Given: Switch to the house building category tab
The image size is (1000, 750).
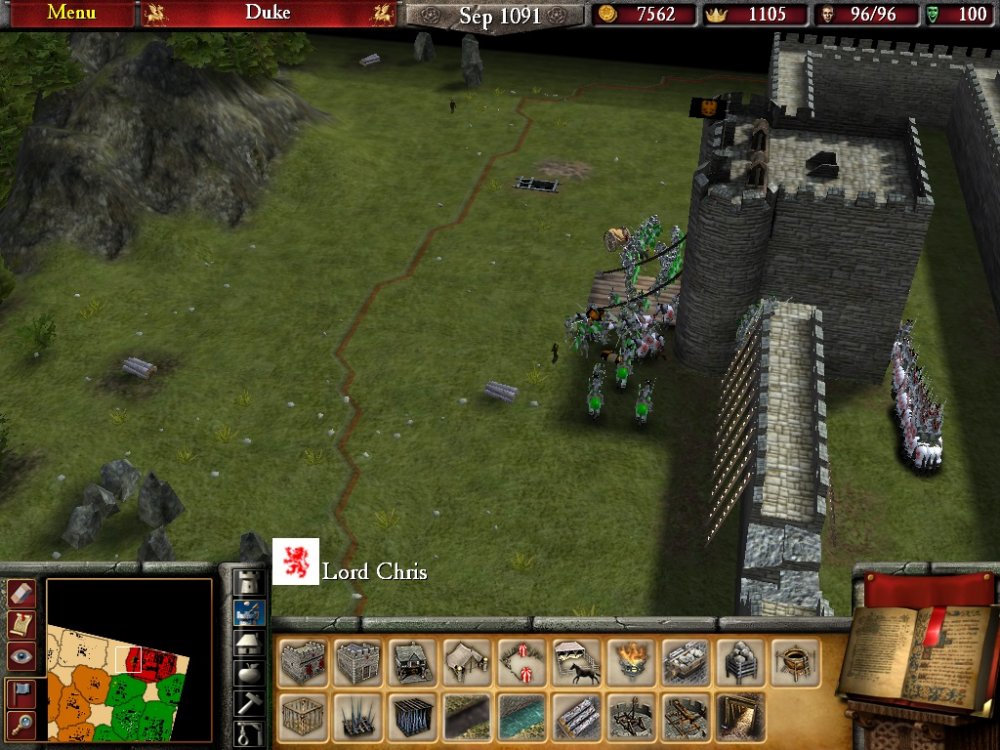Looking at the screenshot, I should pyautogui.click(x=248, y=643).
